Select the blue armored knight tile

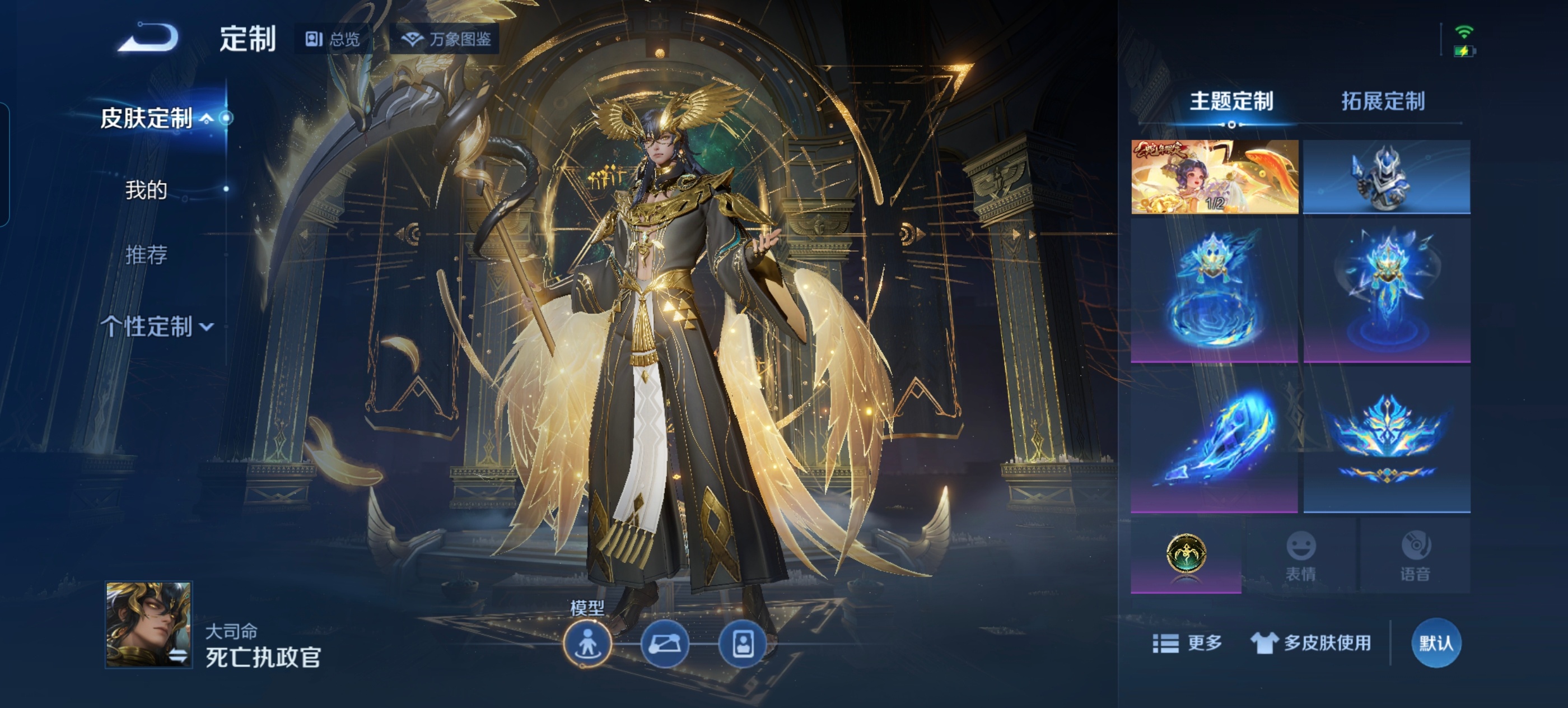pyautogui.click(x=1386, y=176)
